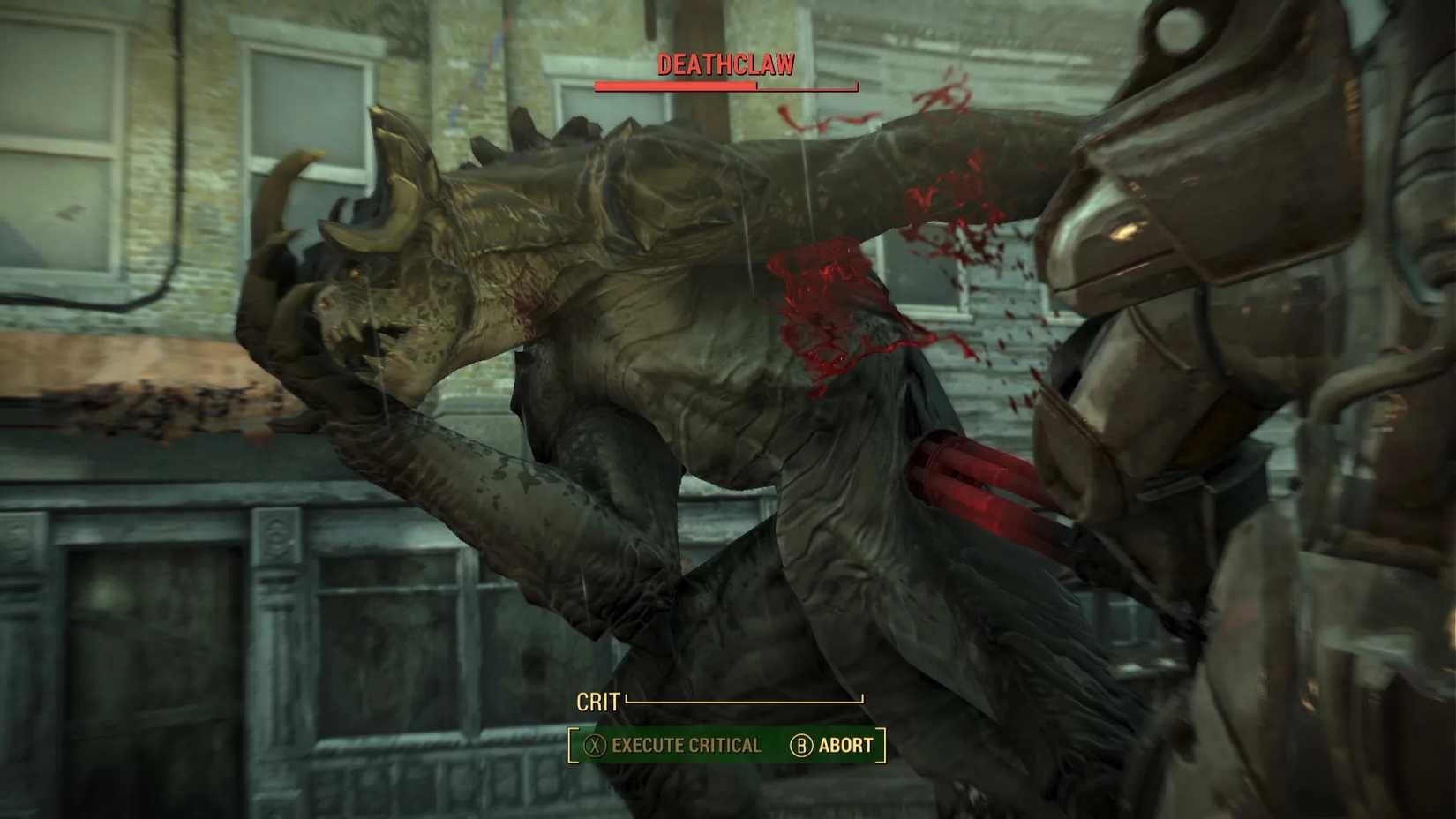Click the green action prompt panel

coord(724,745)
